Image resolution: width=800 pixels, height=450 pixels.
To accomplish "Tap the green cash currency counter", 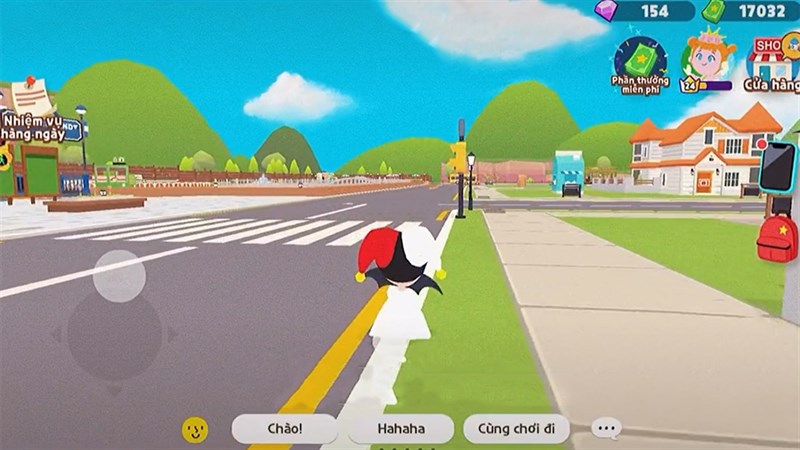I will [751, 11].
